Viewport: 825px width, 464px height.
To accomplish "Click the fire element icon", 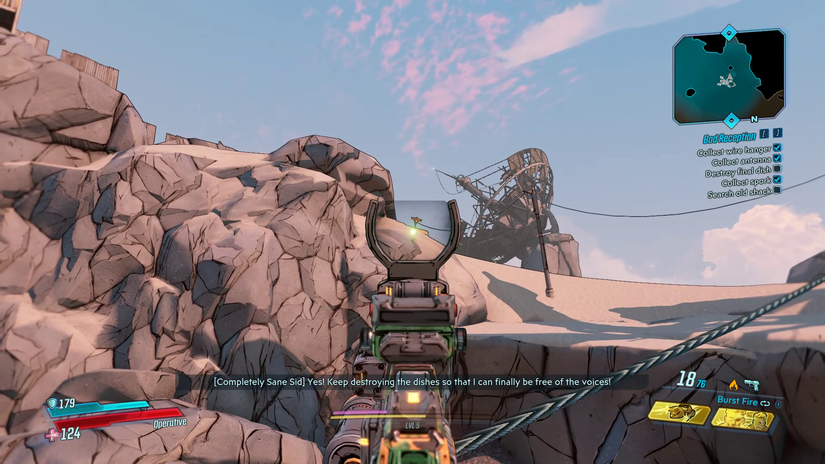I will click(733, 383).
